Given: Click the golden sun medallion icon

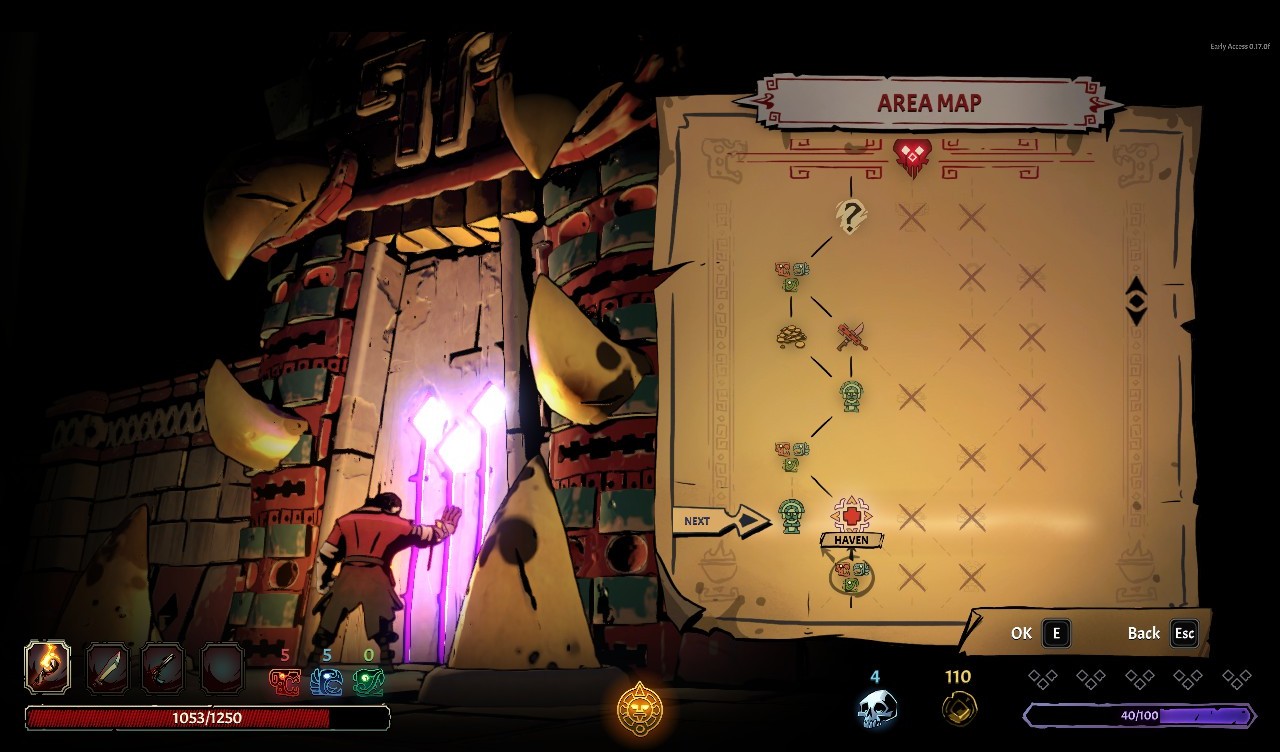Looking at the screenshot, I should pyautogui.click(x=639, y=710).
